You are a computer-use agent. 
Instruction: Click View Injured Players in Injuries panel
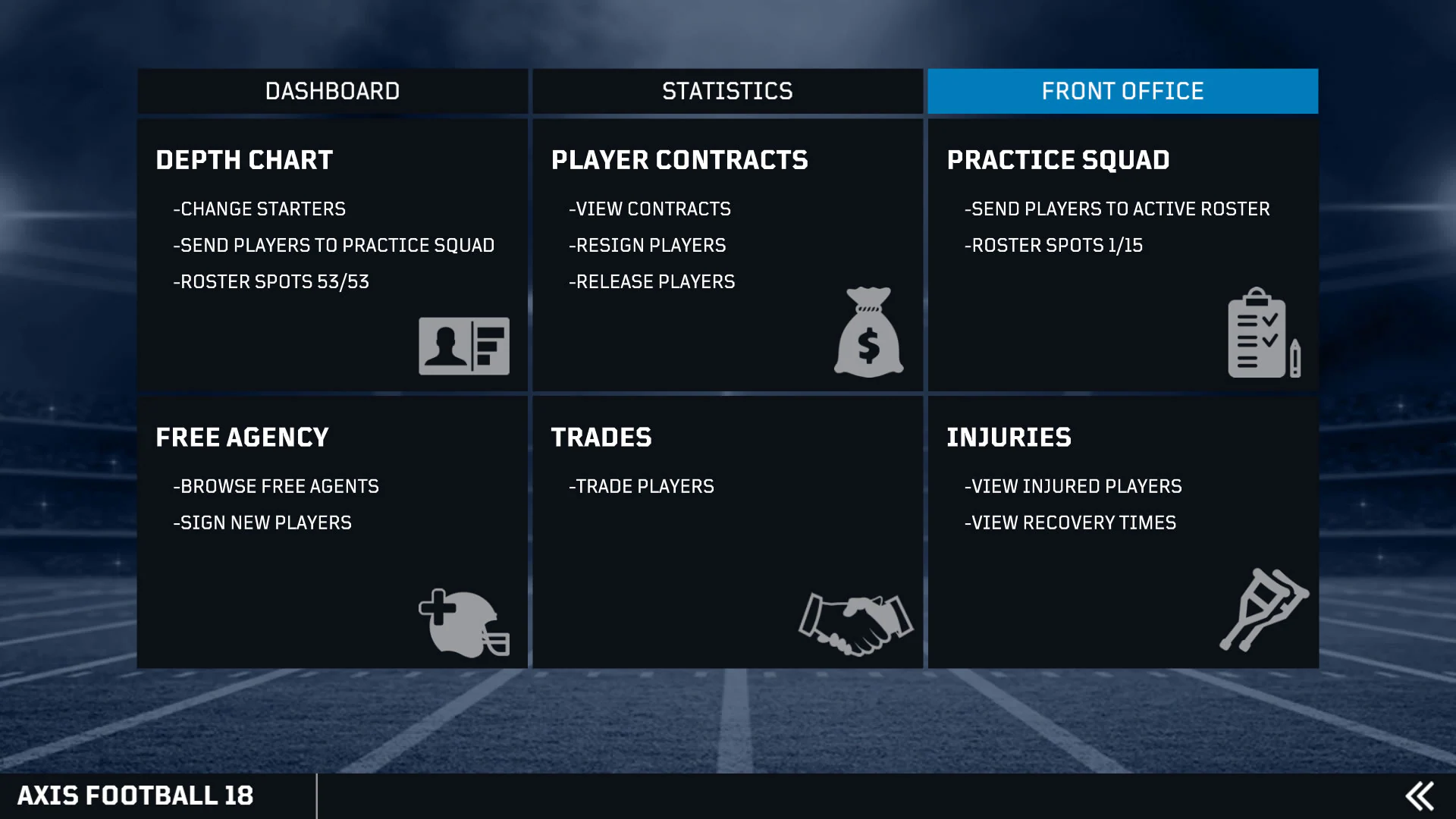pyautogui.click(x=1073, y=486)
